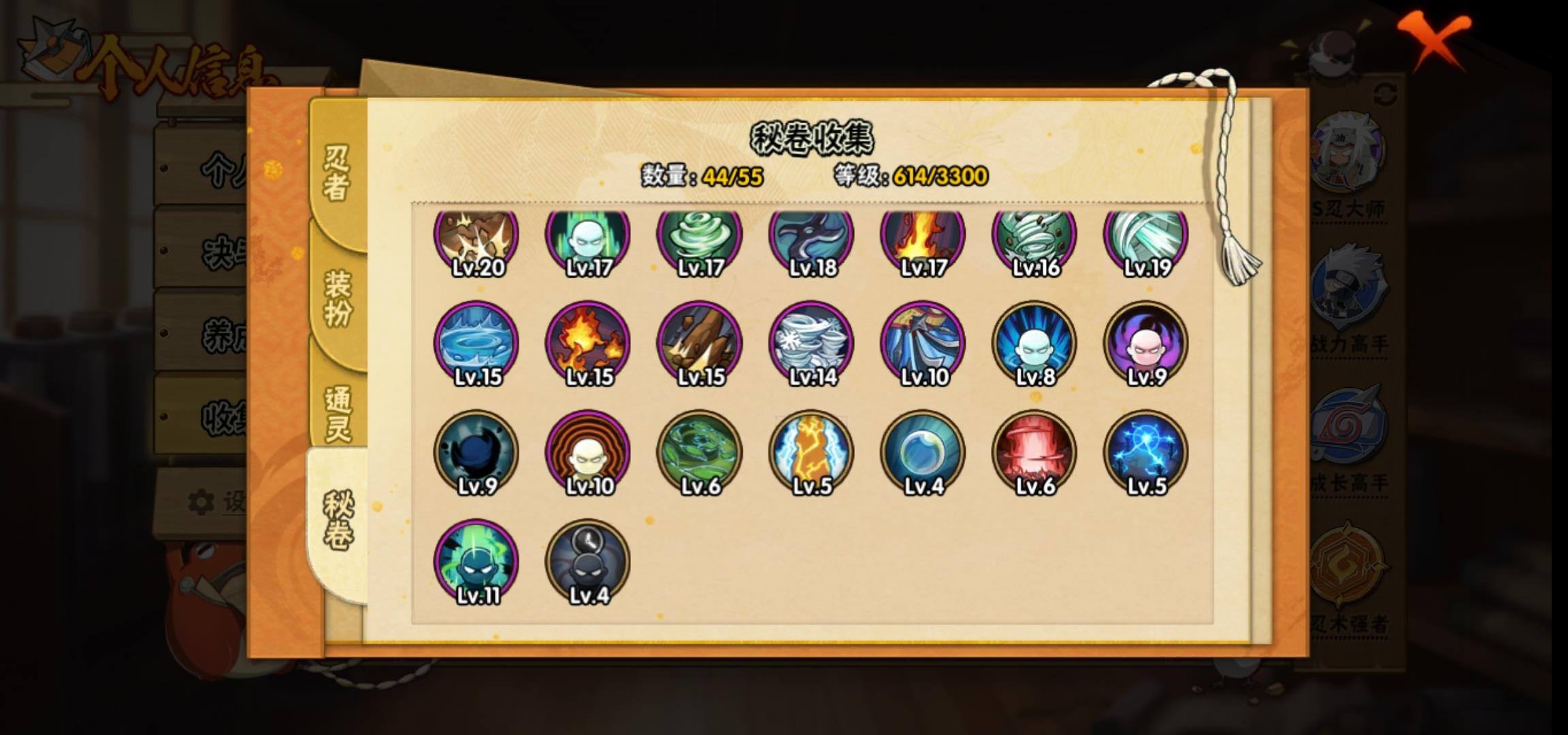This screenshot has height=735, width=1568.
Task: Select the Lv.15 fire explosion scroll
Action: pyautogui.click(x=588, y=344)
